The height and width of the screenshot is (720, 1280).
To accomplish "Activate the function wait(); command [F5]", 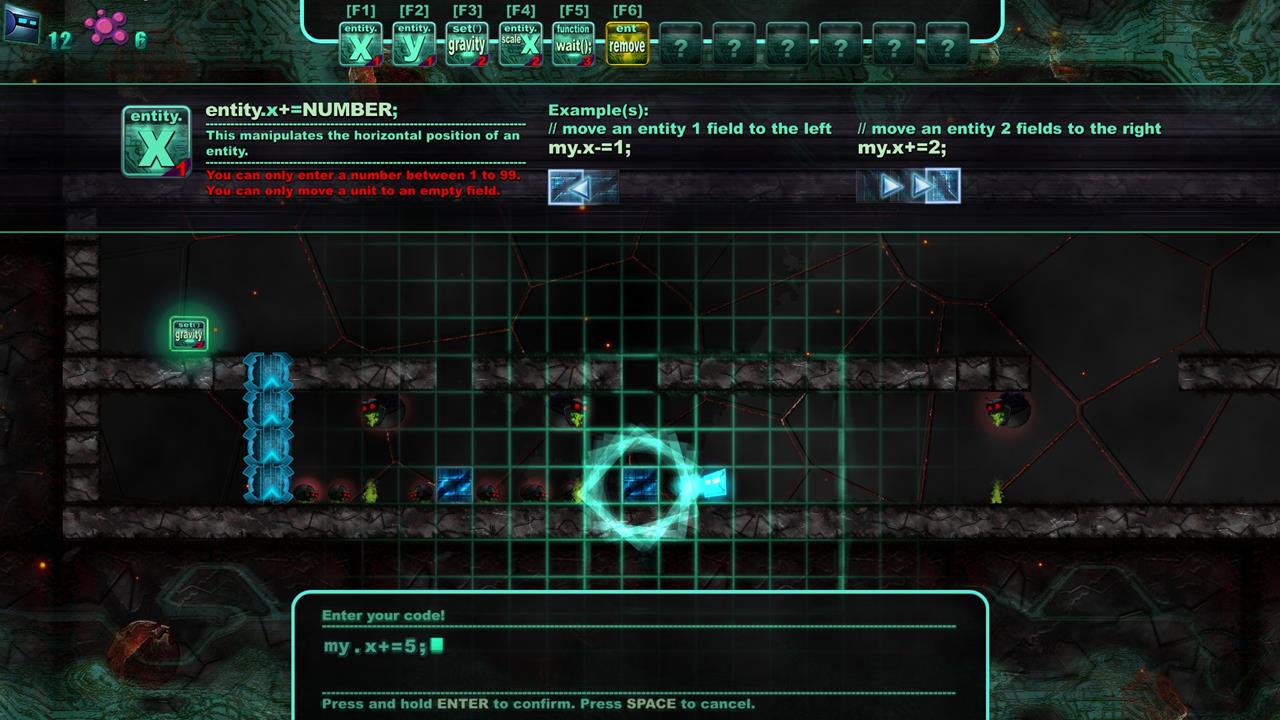I will coord(571,40).
